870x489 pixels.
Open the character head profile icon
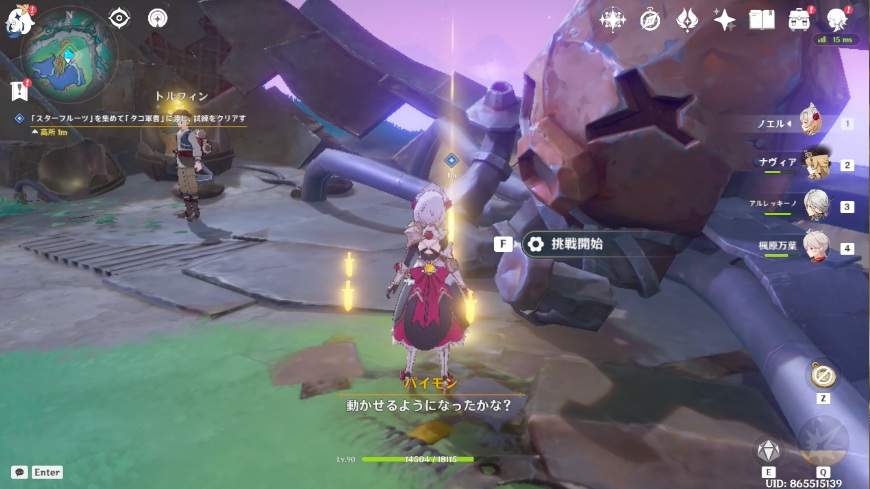point(837,20)
